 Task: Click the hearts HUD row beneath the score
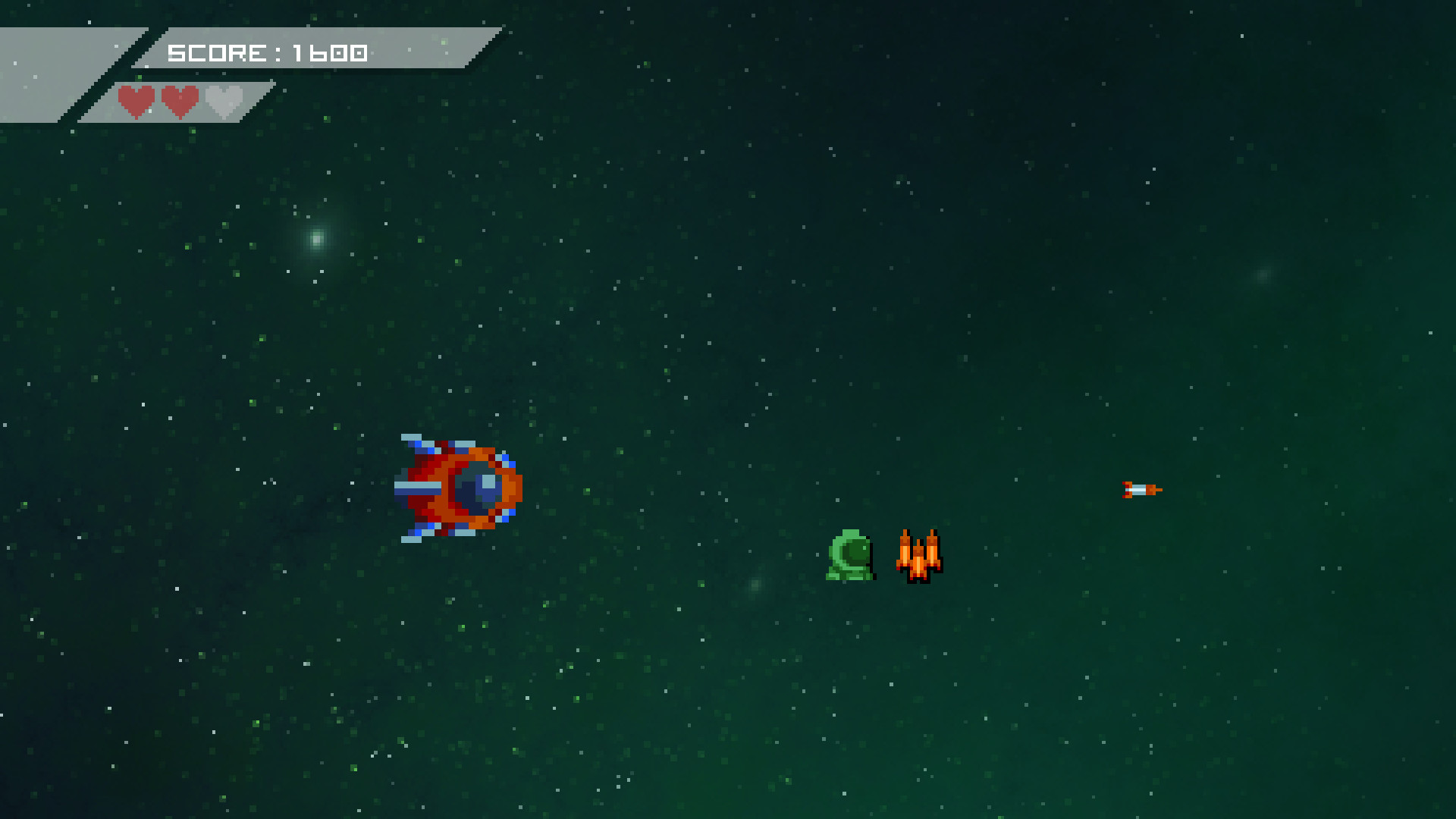(x=179, y=101)
